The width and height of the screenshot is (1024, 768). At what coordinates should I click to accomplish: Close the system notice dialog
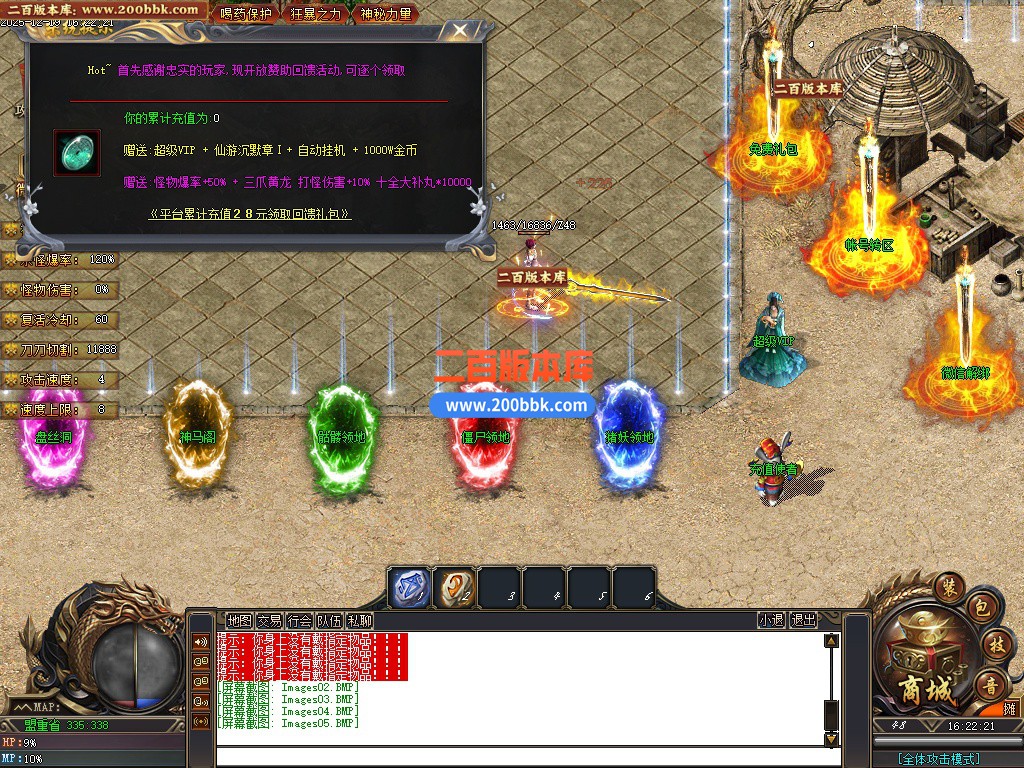(x=459, y=30)
